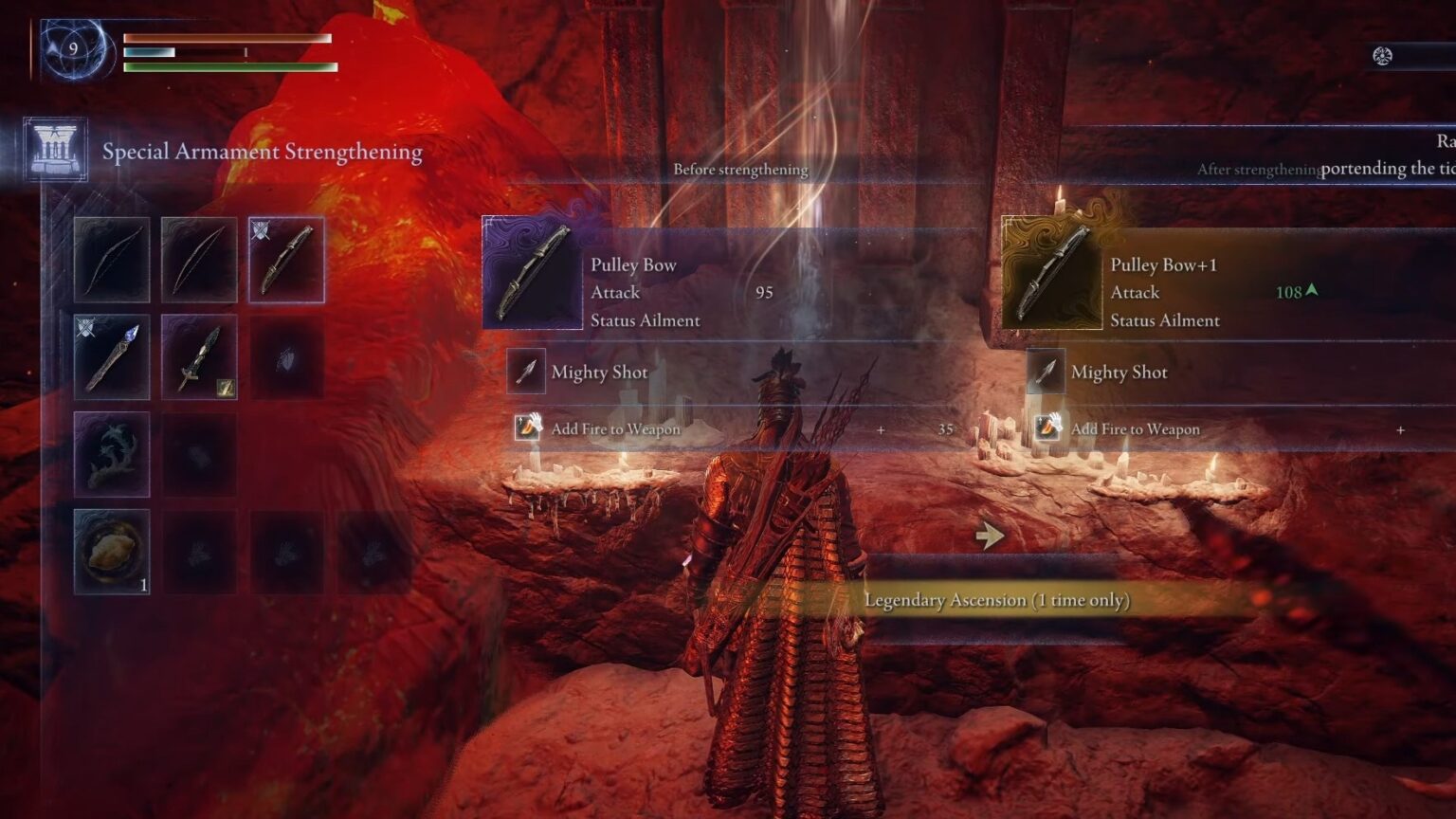Viewport: 1456px width, 819px height.
Task: Click the green upgrade arrow beside Attack 108
Action: (x=1311, y=293)
